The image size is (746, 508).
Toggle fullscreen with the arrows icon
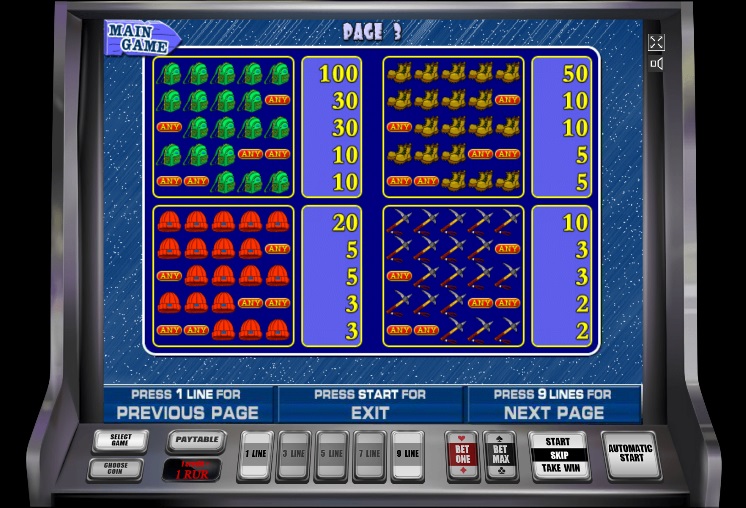(656, 42)
